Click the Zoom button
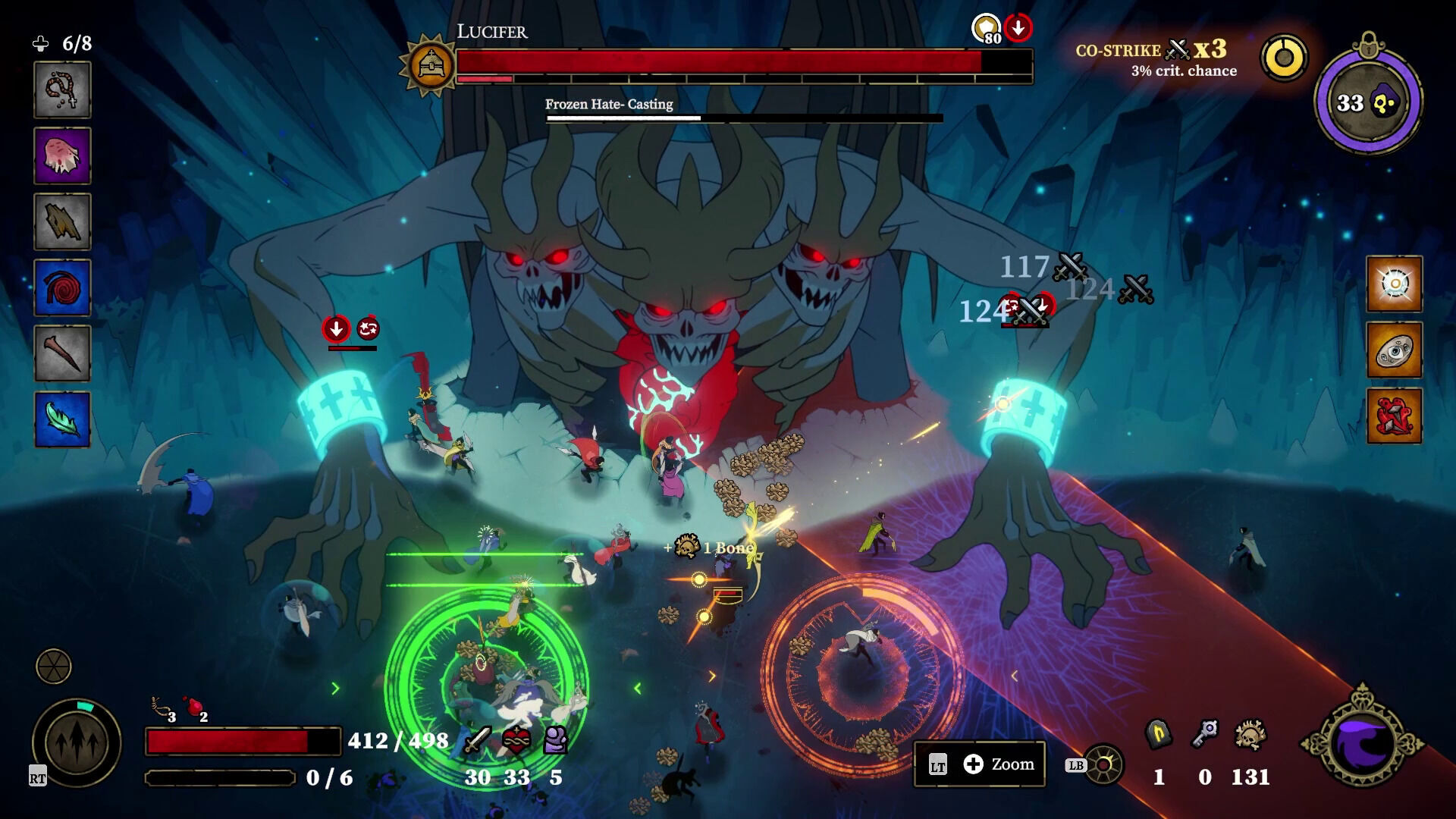 click(x=980, y=764)
